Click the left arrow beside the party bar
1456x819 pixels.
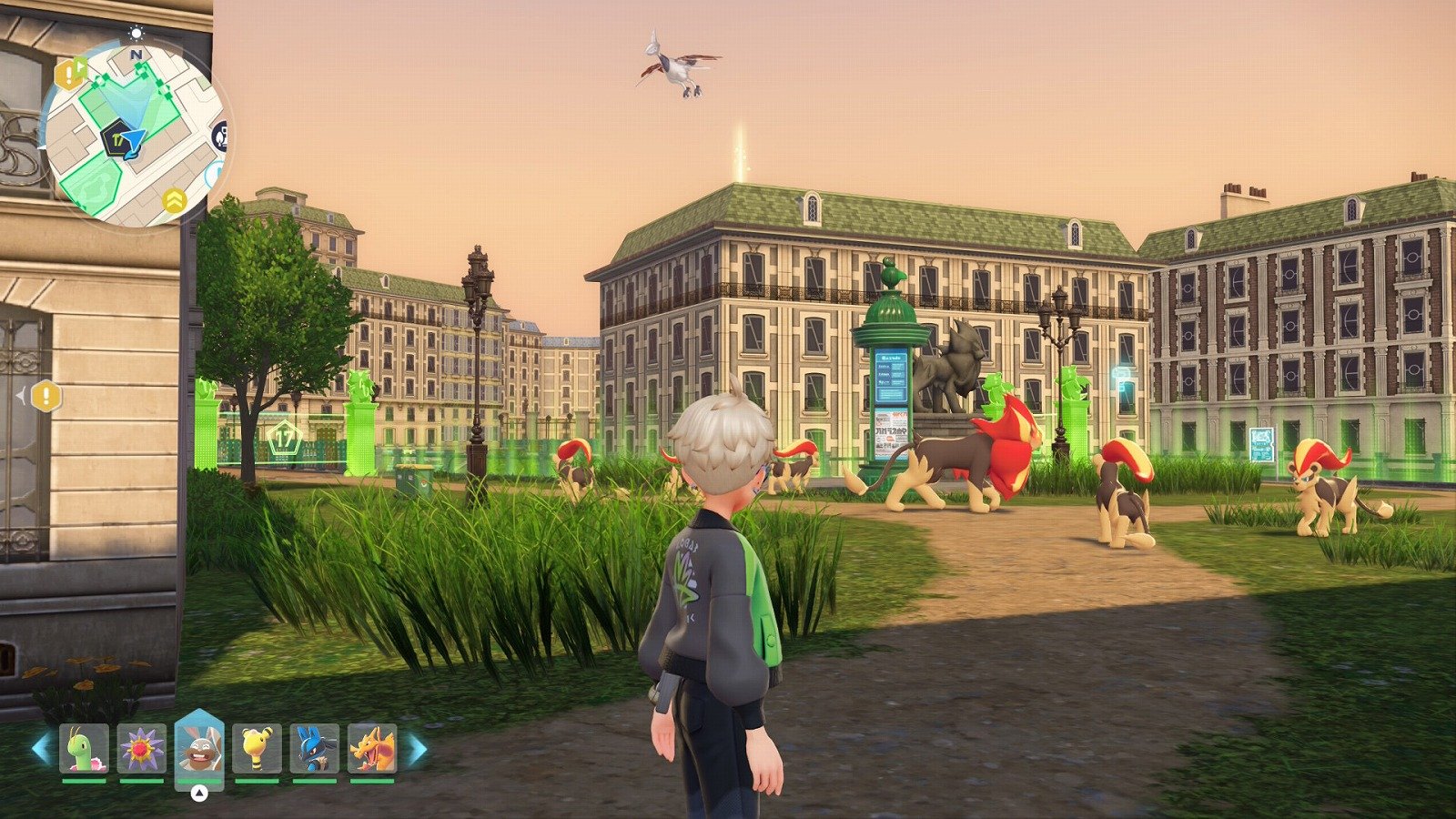pos(41,749)
